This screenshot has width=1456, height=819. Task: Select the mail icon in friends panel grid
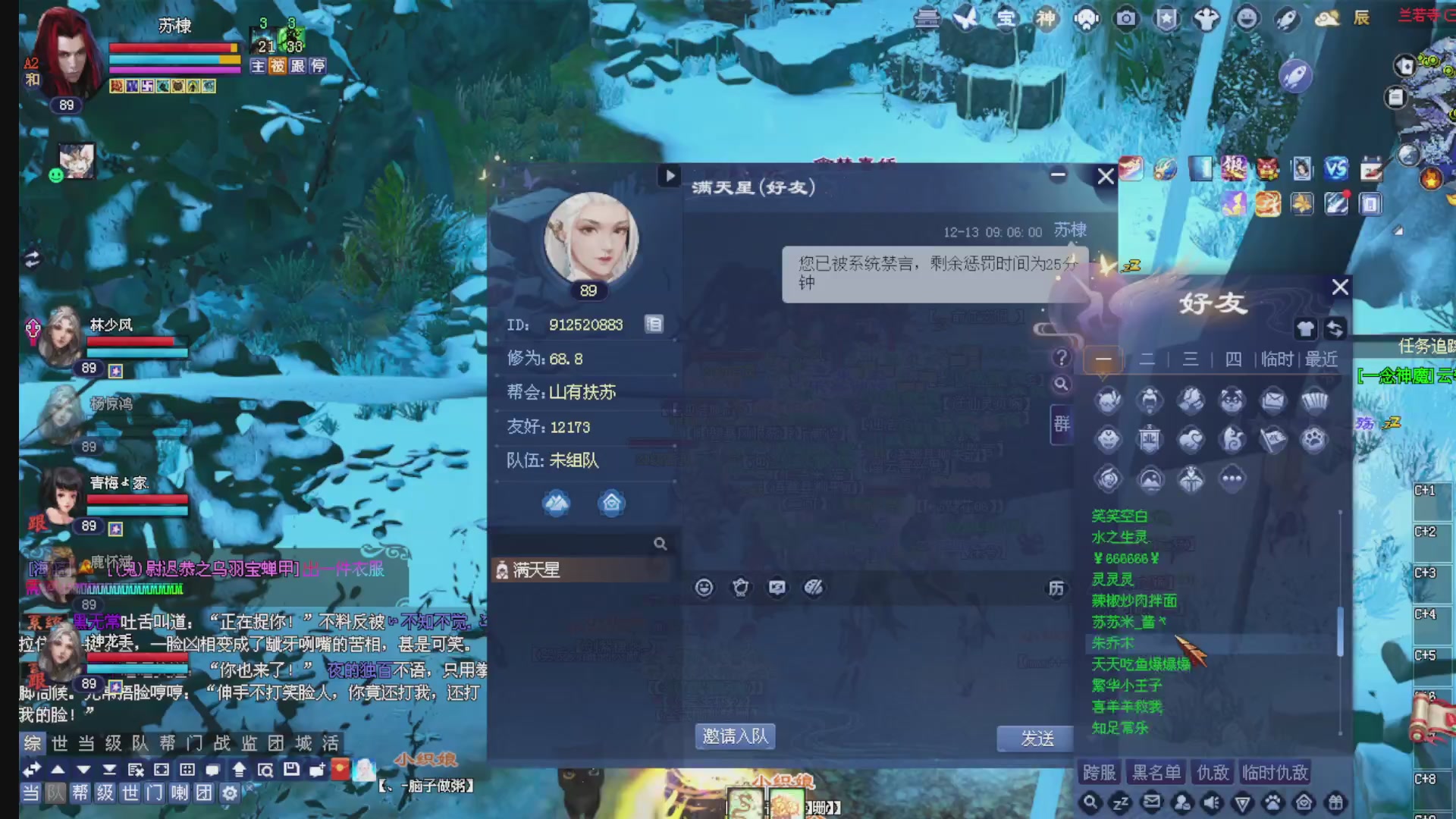point(1272,400)
